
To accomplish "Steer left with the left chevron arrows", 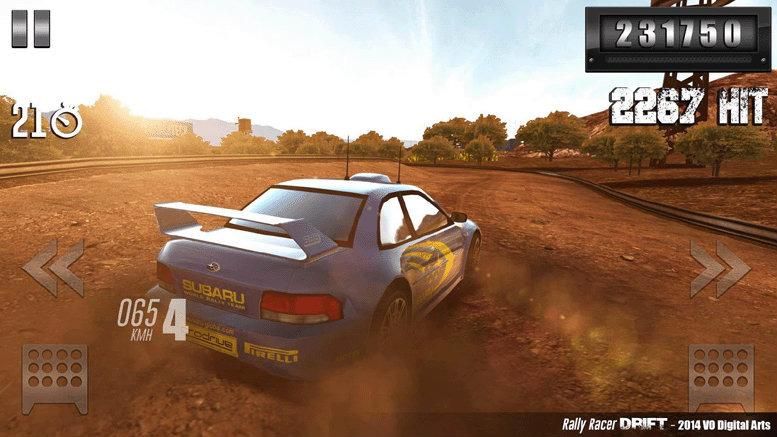I will (x=52, y=267).
